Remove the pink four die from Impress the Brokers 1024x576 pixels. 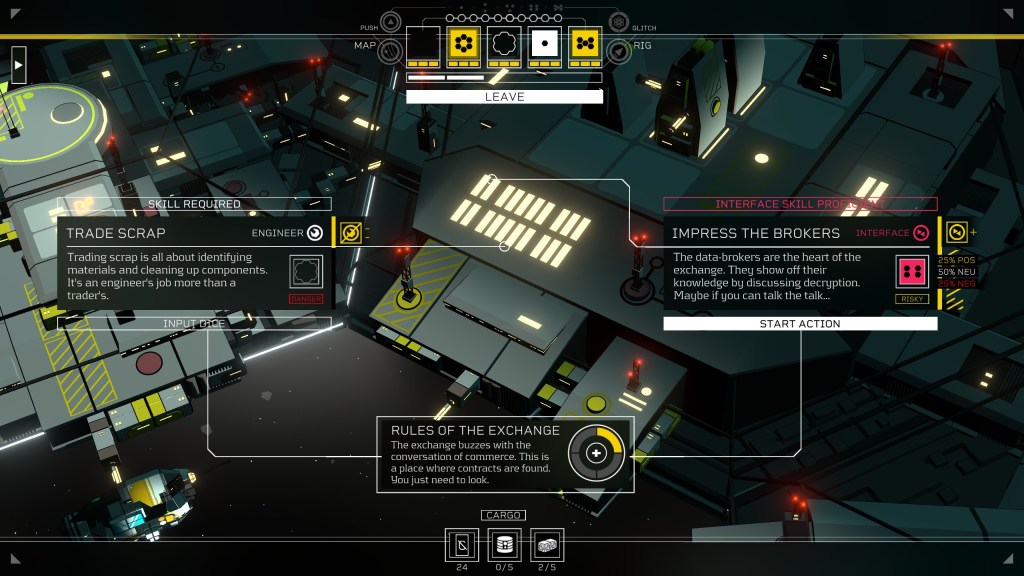[x=912, y=271]
